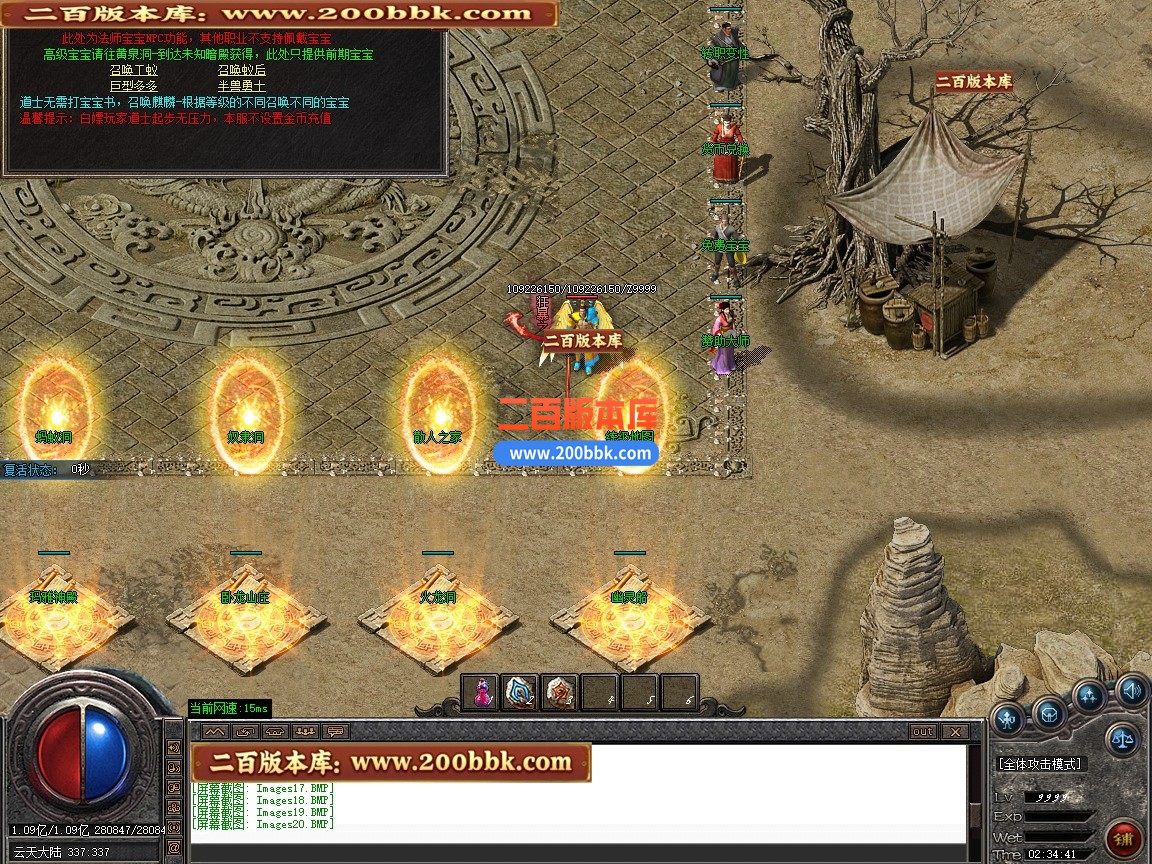Choose the 召唤蚁后 summon option
The image size is (1152, 864).
click(x=242, y=70)
